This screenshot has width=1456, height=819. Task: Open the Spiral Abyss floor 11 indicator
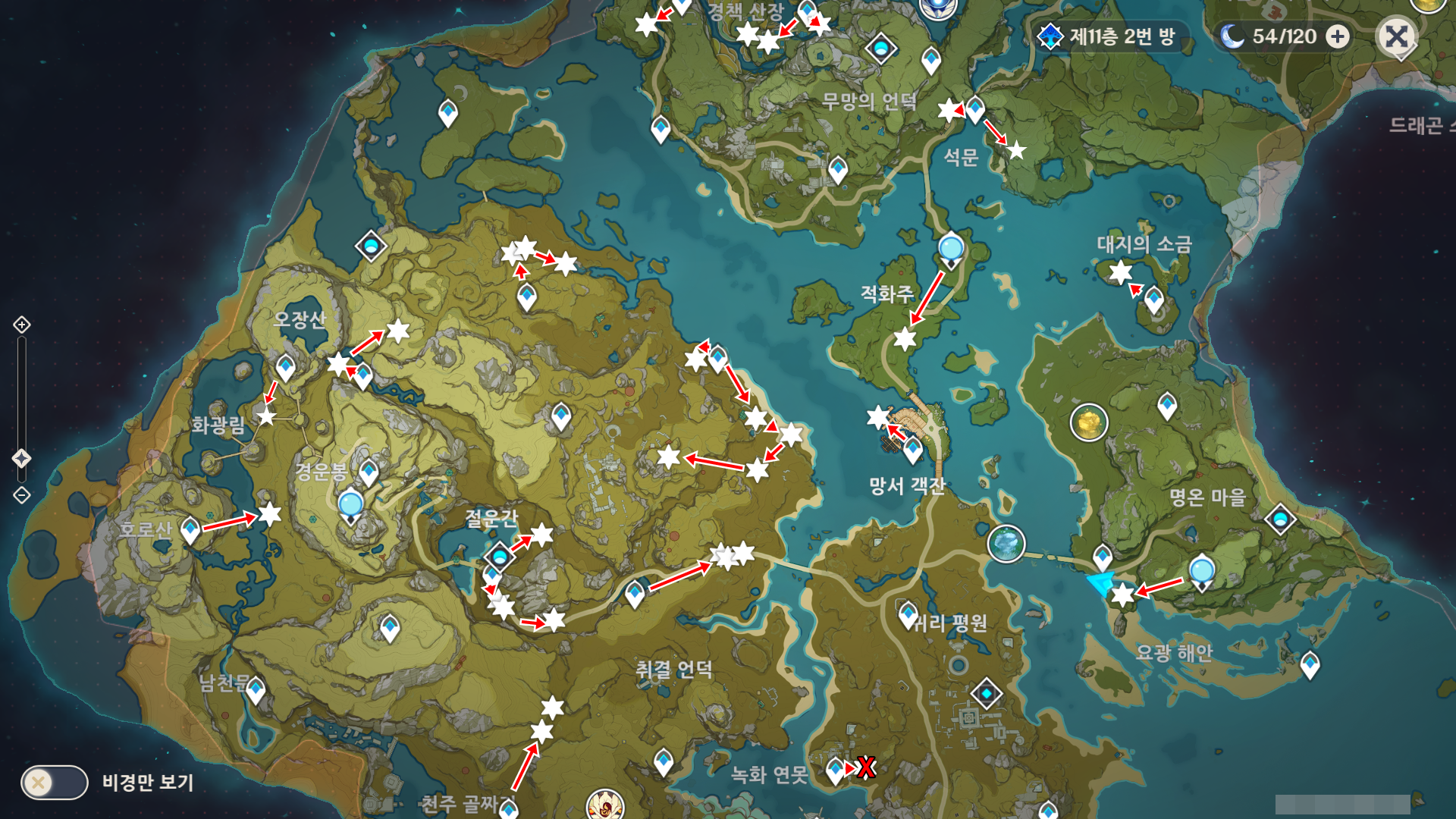(x=1110, y=36)
